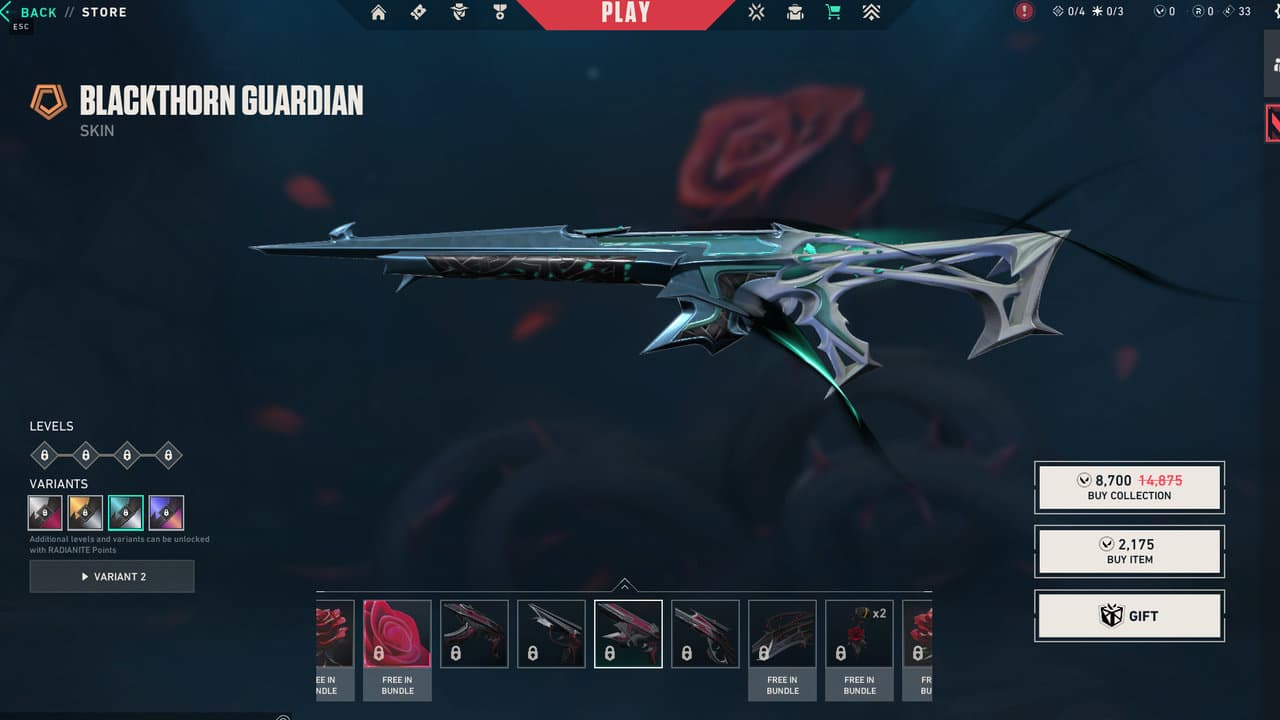Open the red exclamation notifications icon
The width and height of the screenshot is (1280, 720).
coord(1022,11)
